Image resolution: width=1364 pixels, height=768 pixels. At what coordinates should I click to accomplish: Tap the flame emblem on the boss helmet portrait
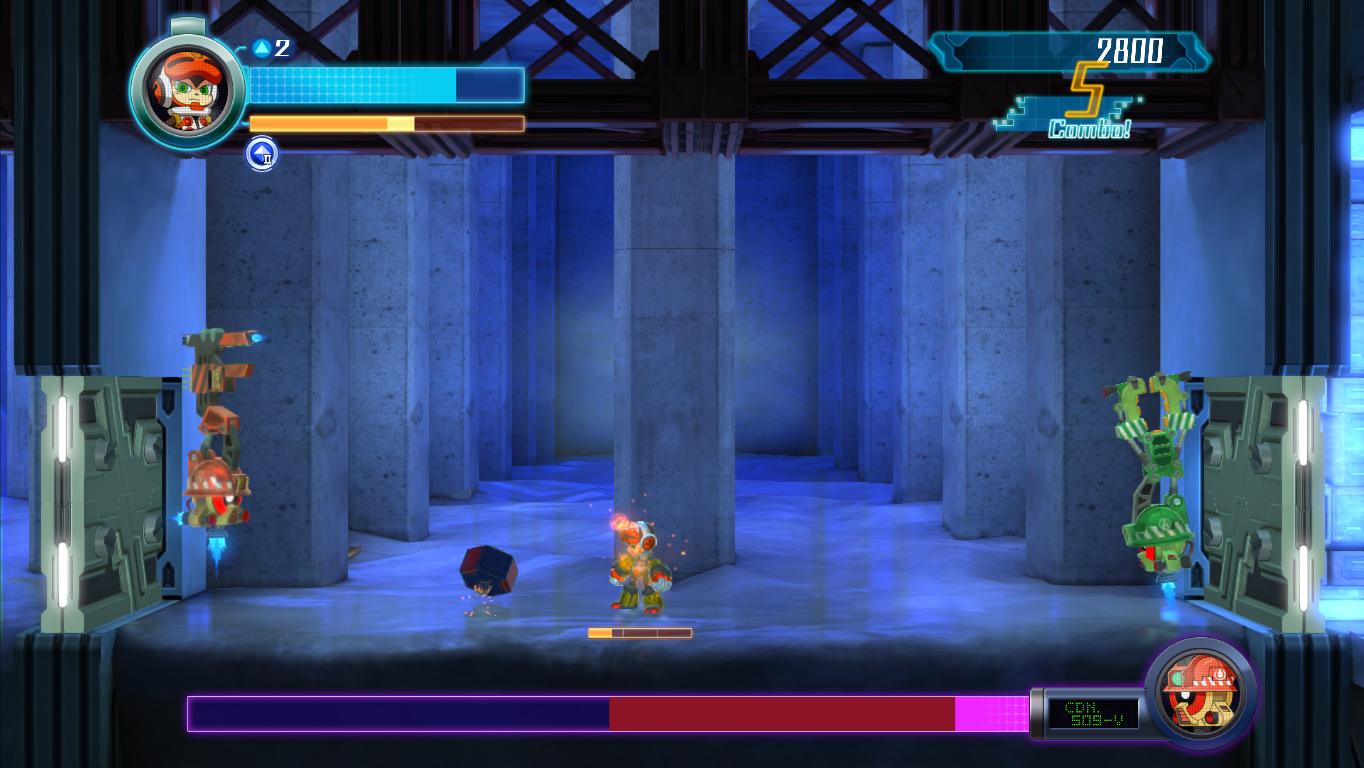1219,674
